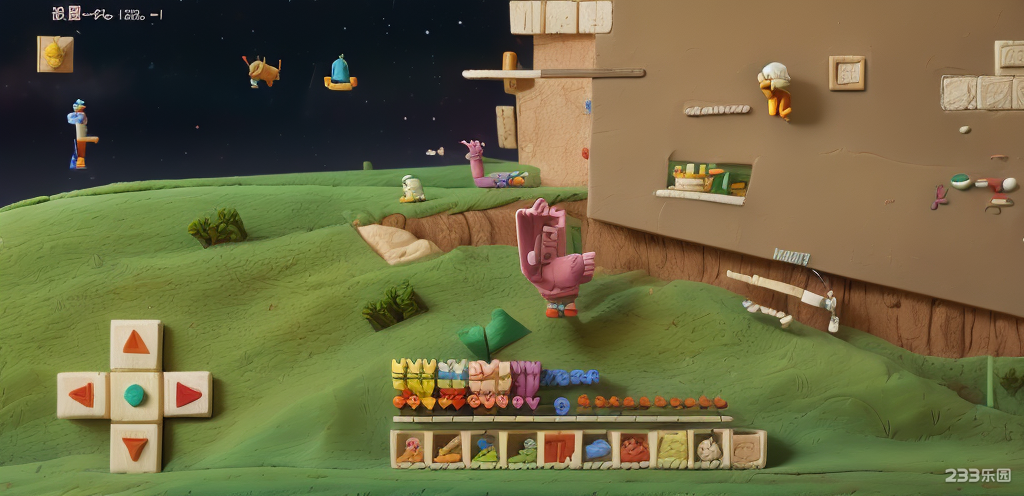Select the white clay lump hotbar slot

[709, 449]
